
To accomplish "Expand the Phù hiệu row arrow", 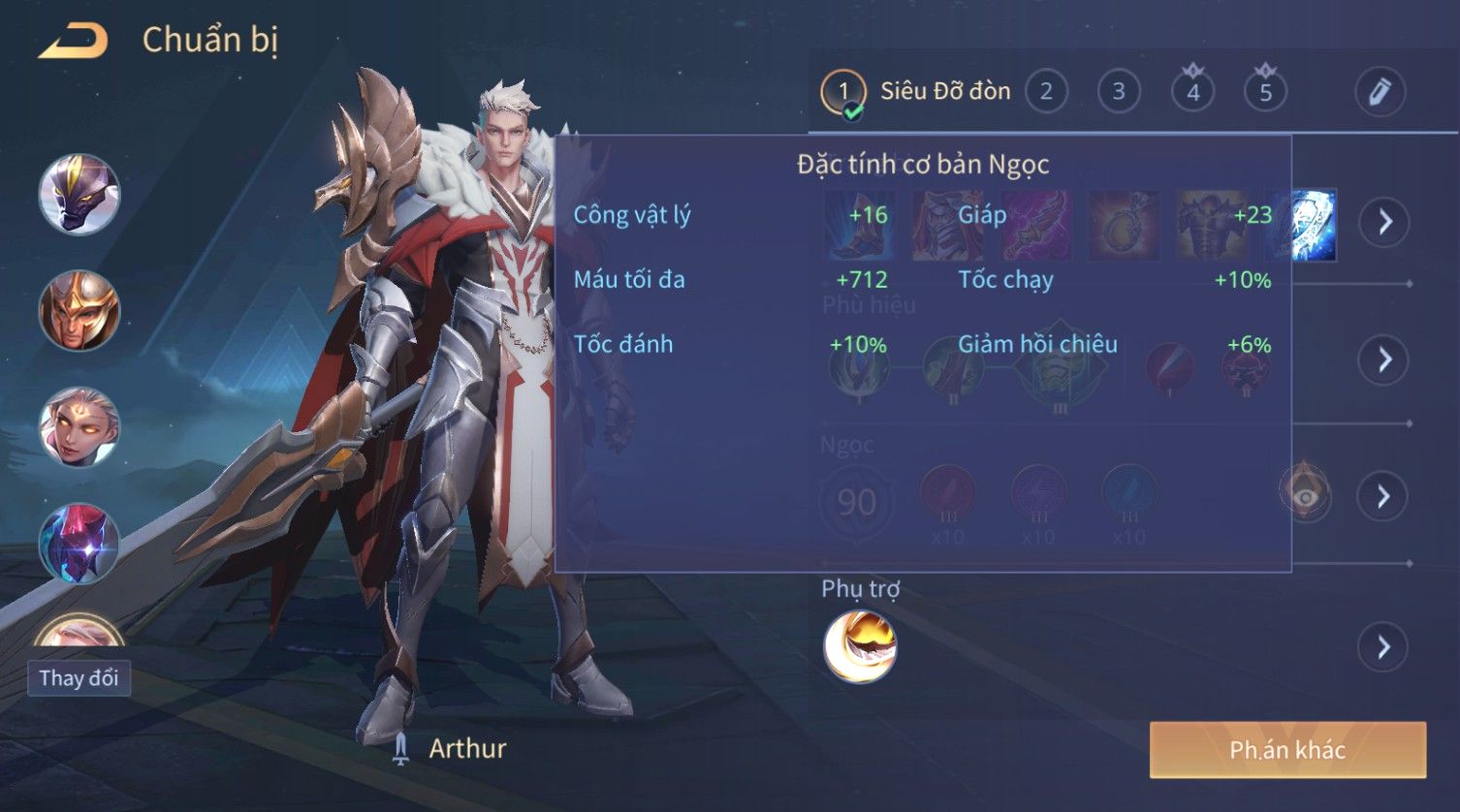I will 1383,359.
